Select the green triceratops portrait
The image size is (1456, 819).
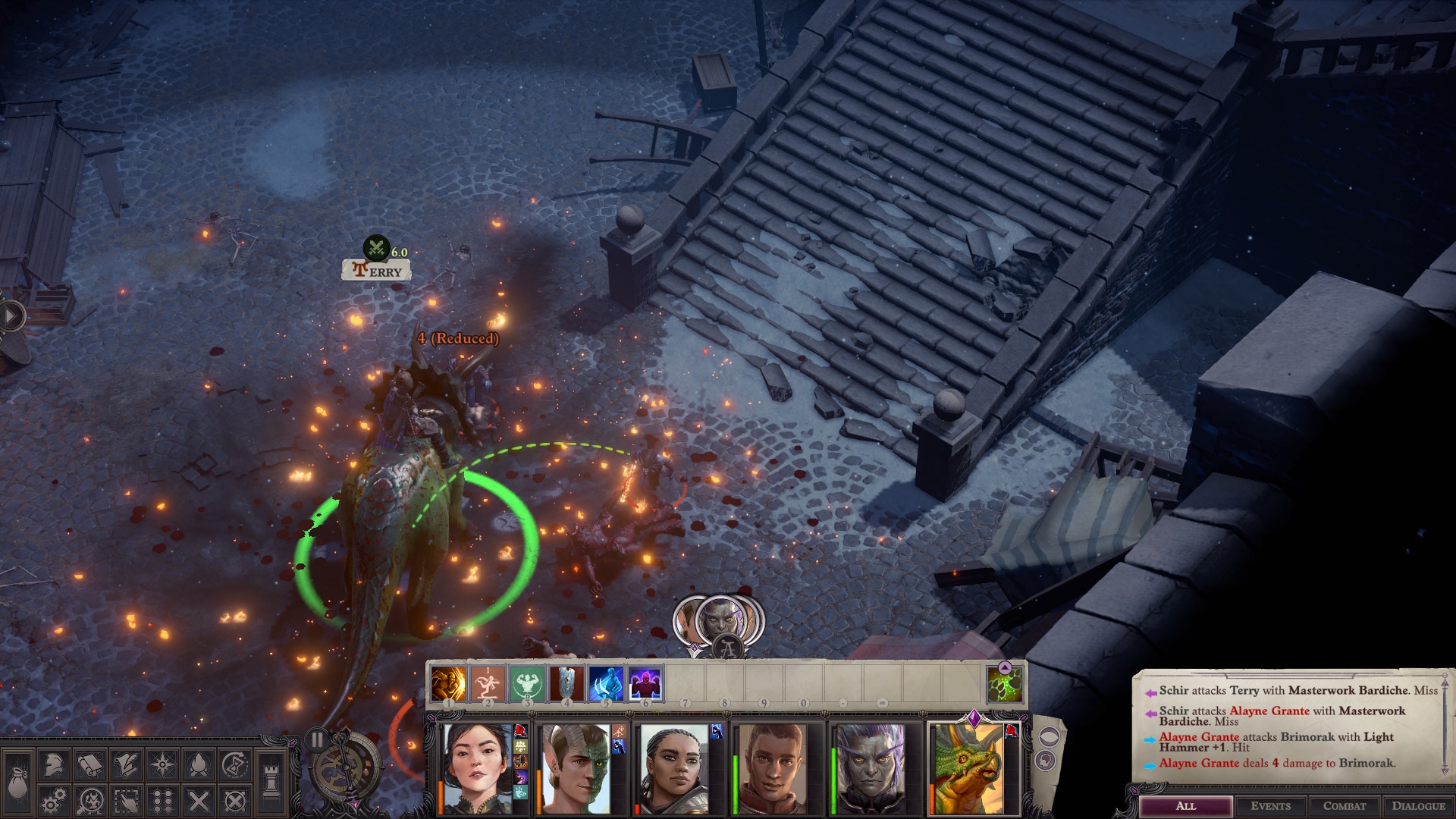point(967,768)
